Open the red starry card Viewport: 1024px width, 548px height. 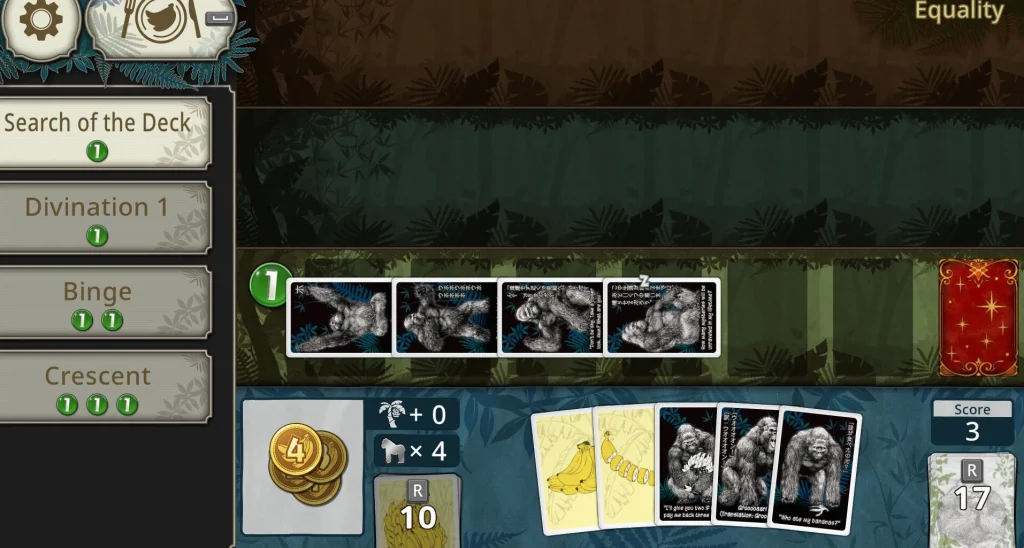point(978,317)
